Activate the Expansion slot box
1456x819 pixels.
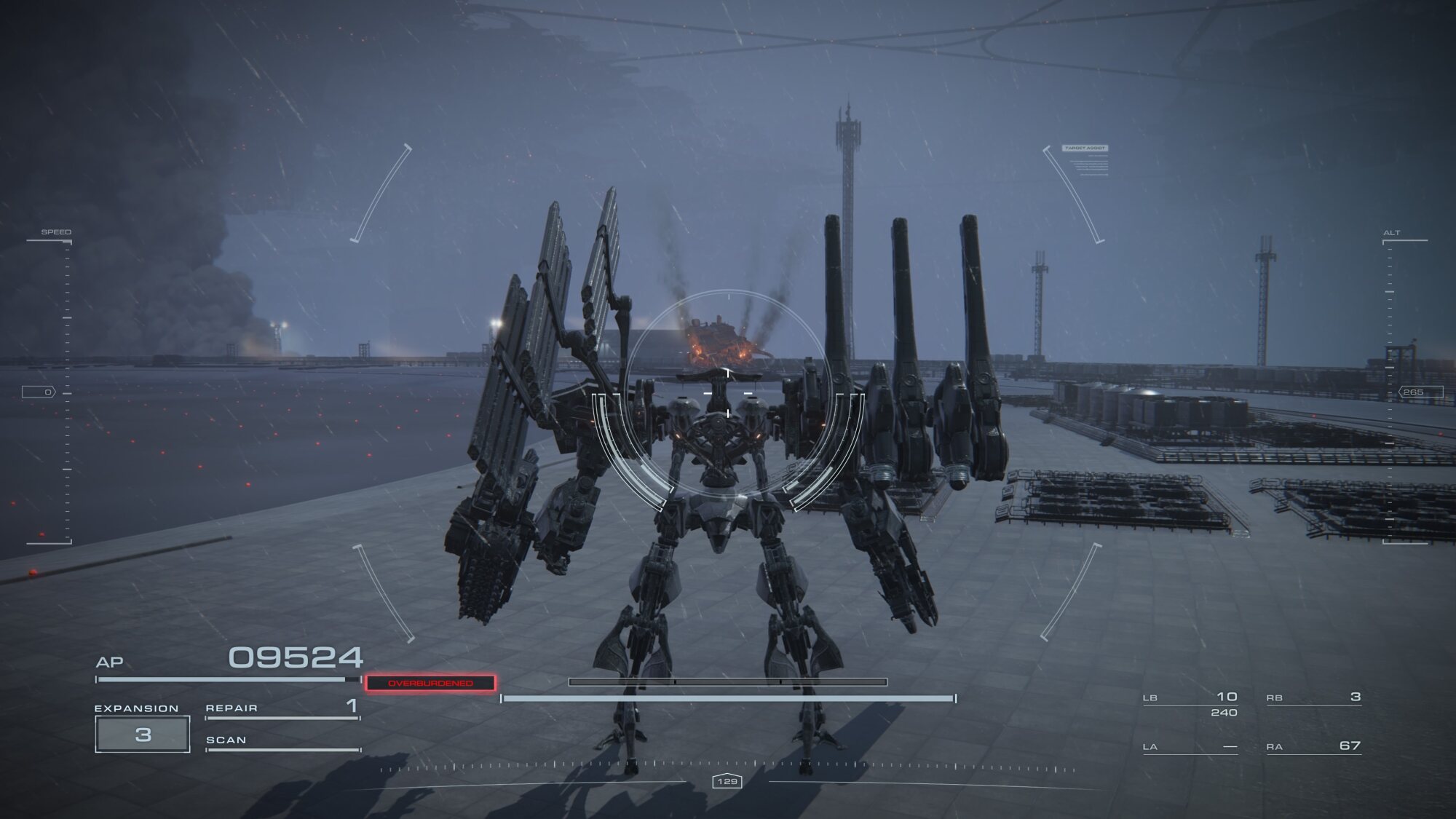(x=143, y=734)
